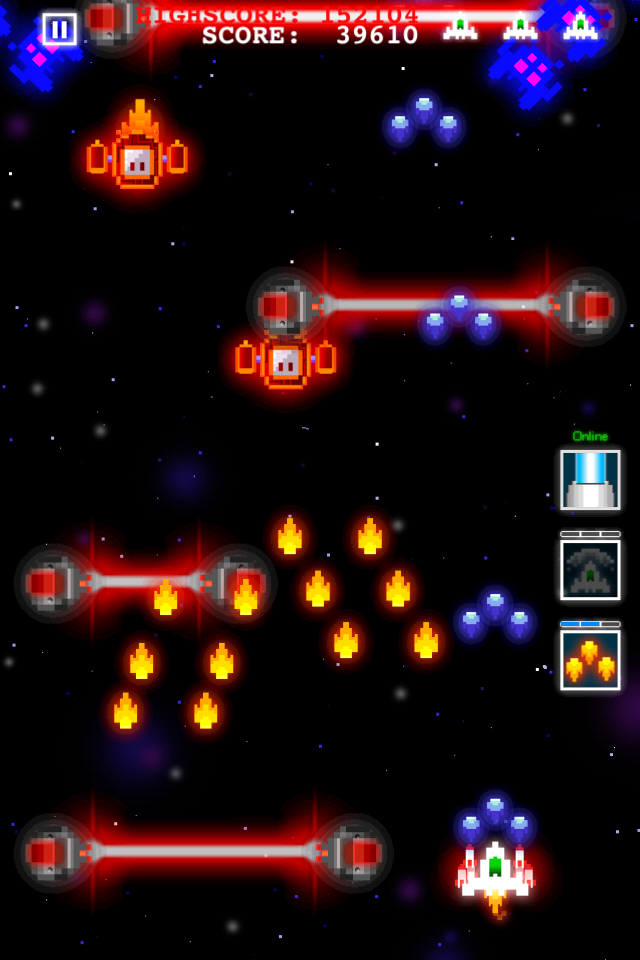Pause the game with the pause button
This screenshot has width=640, height=960.
coord(59,29)
